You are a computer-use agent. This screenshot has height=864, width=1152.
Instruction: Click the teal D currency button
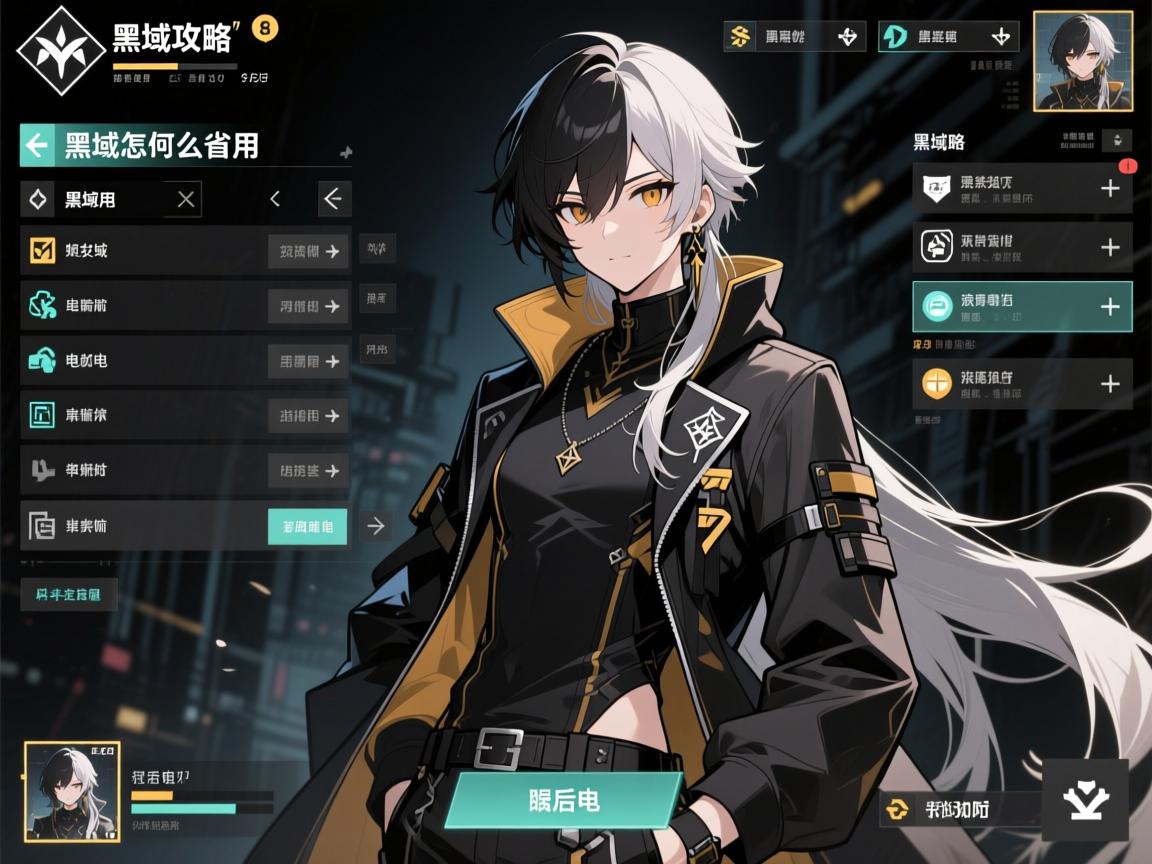pyautogui.click(x=948, y=37)
